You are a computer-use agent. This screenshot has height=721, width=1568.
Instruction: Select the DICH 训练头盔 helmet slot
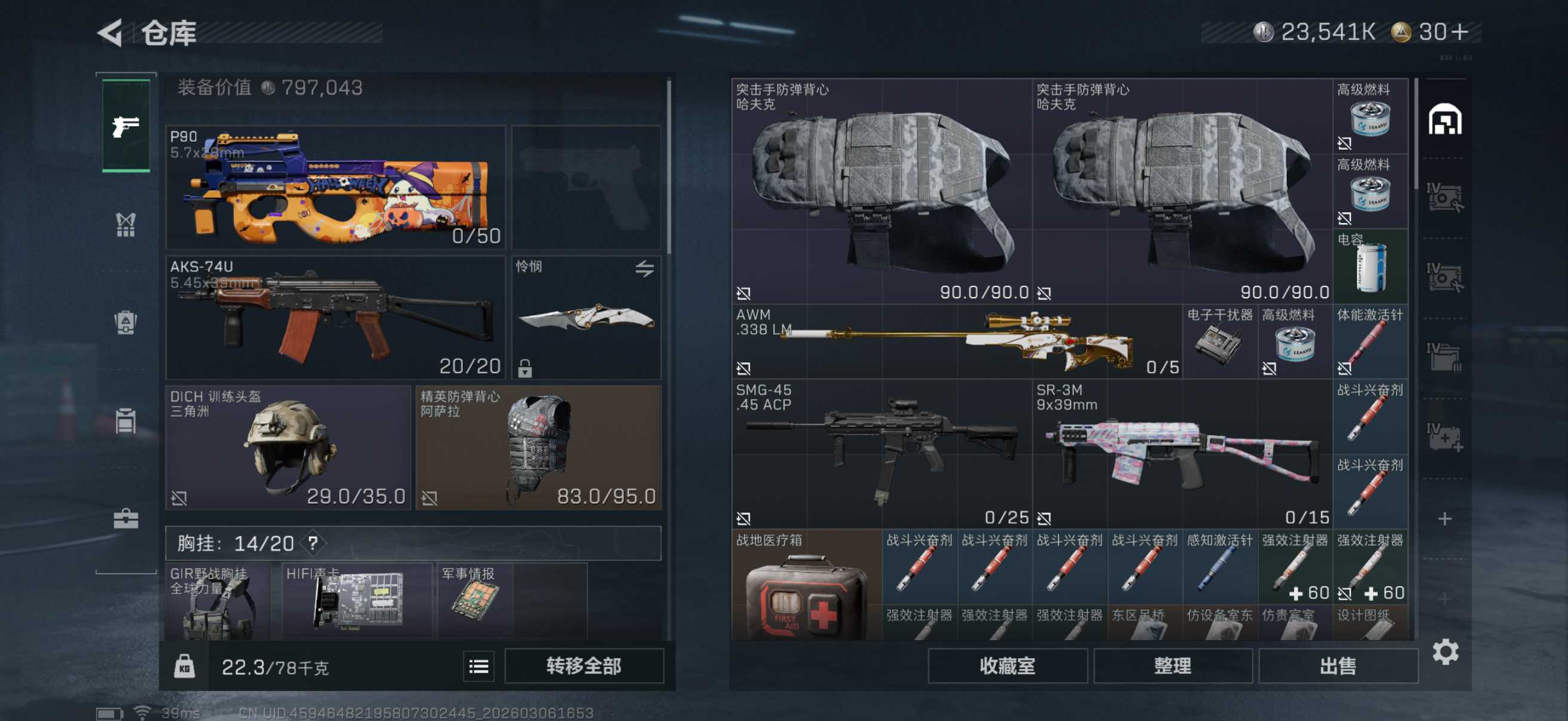pyautogui.click(x=288, y=447)
